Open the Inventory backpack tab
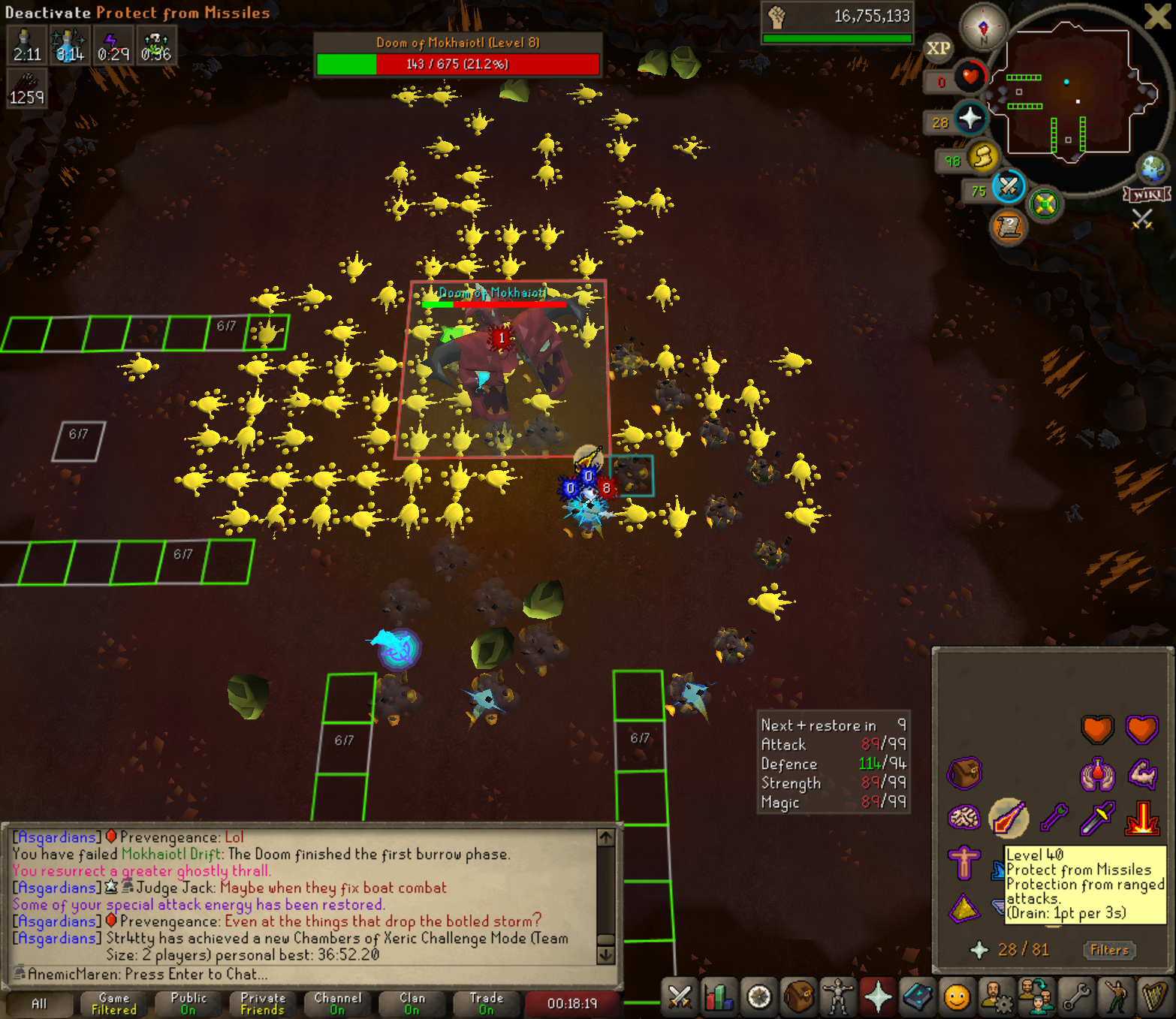This screenshot has height=1019, width=1176. 798,997
